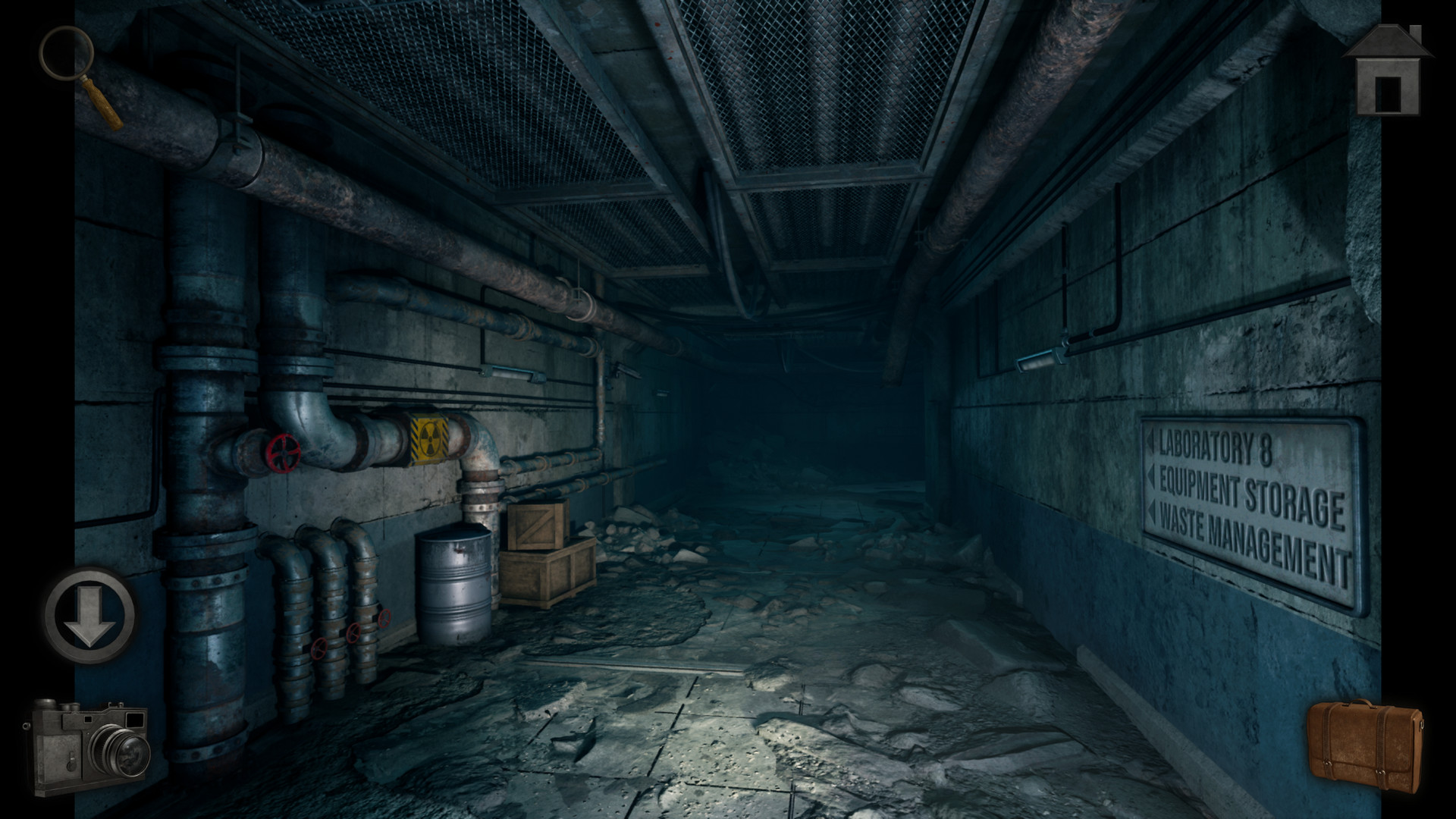Image resolution: width=1456 pixels, height=819 pixels.
Task: Click the down arrow to move back
Action: pos(87,614)
